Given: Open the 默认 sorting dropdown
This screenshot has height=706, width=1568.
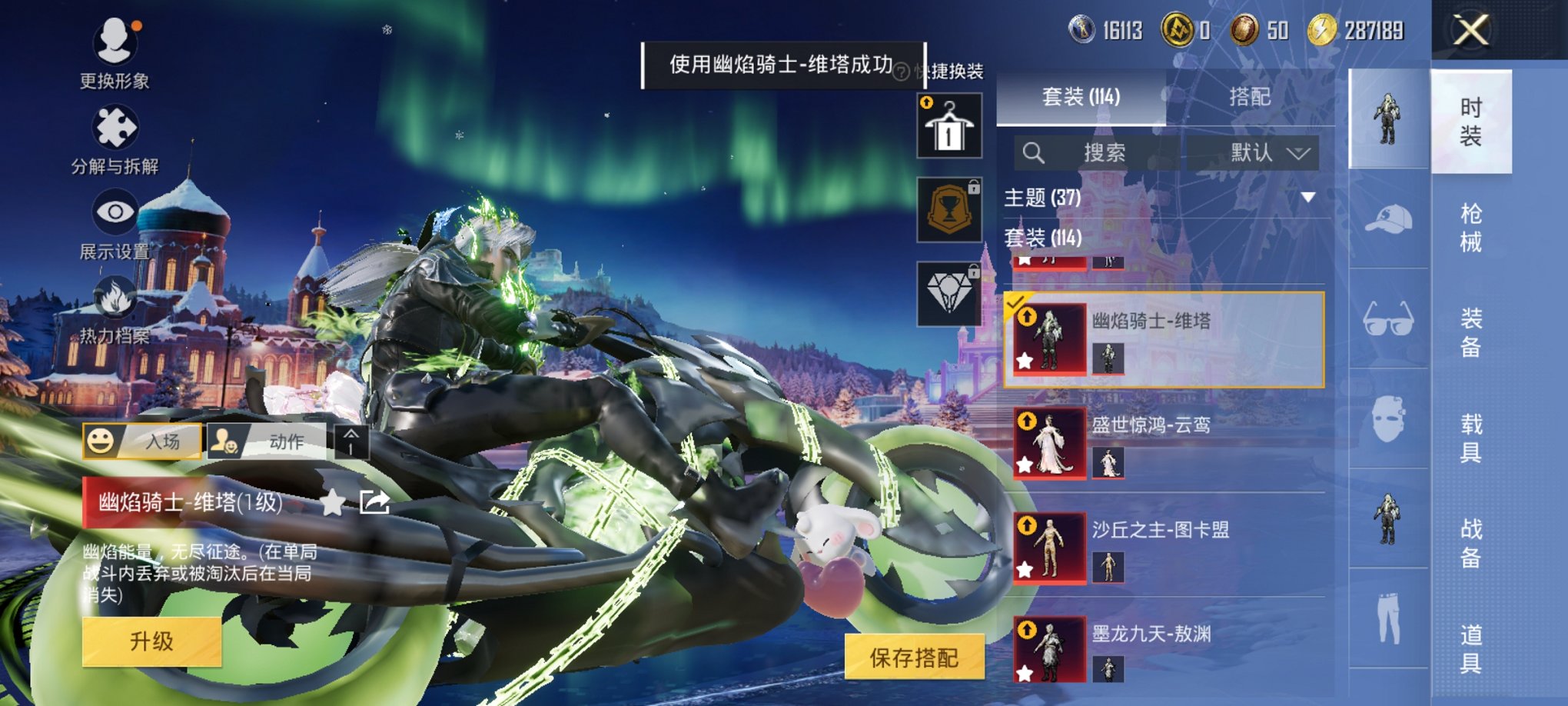Looking at the screenshot, I should [1265, 152].
